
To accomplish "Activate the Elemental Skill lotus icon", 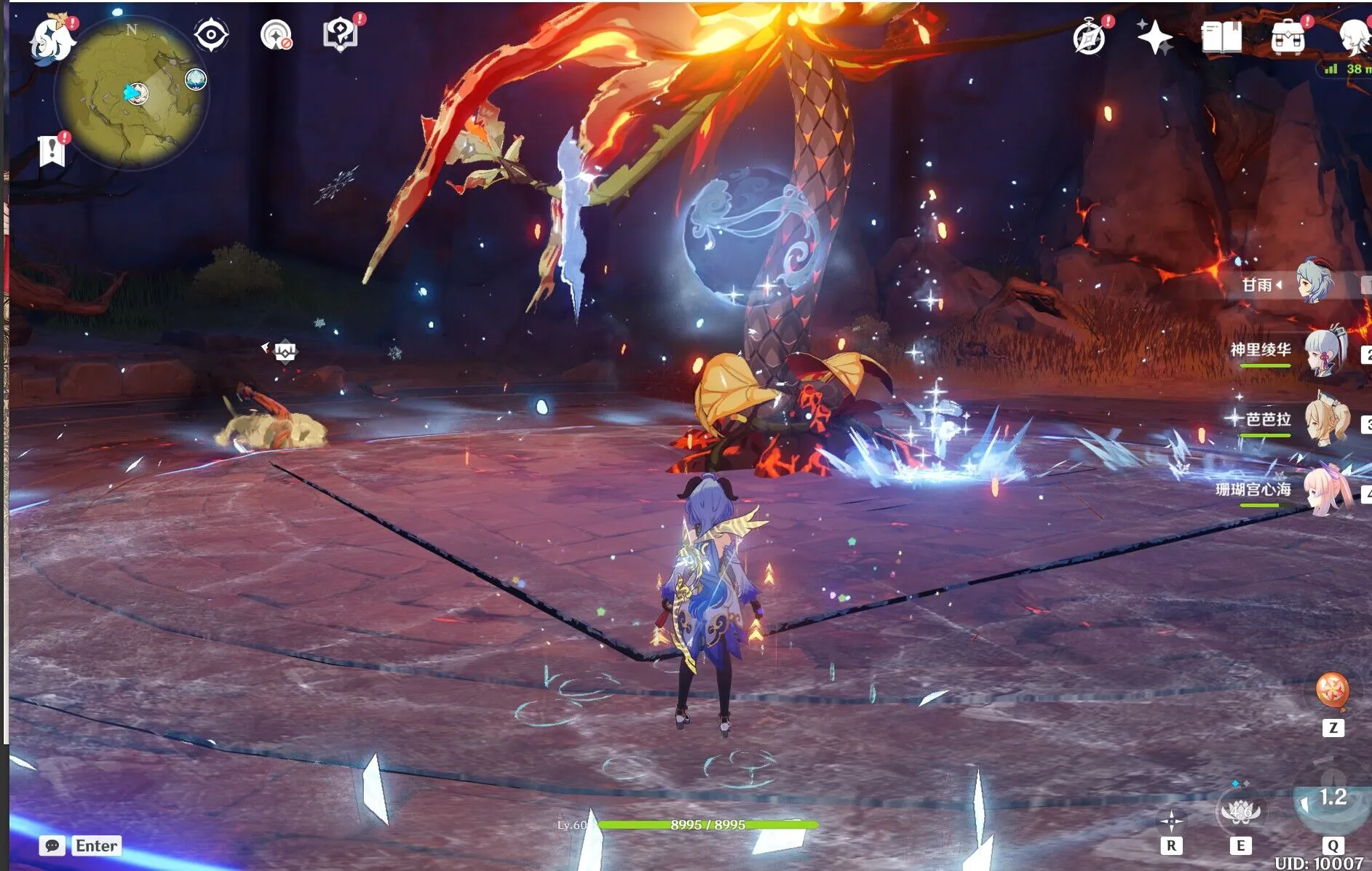I will click(1240, 811).
